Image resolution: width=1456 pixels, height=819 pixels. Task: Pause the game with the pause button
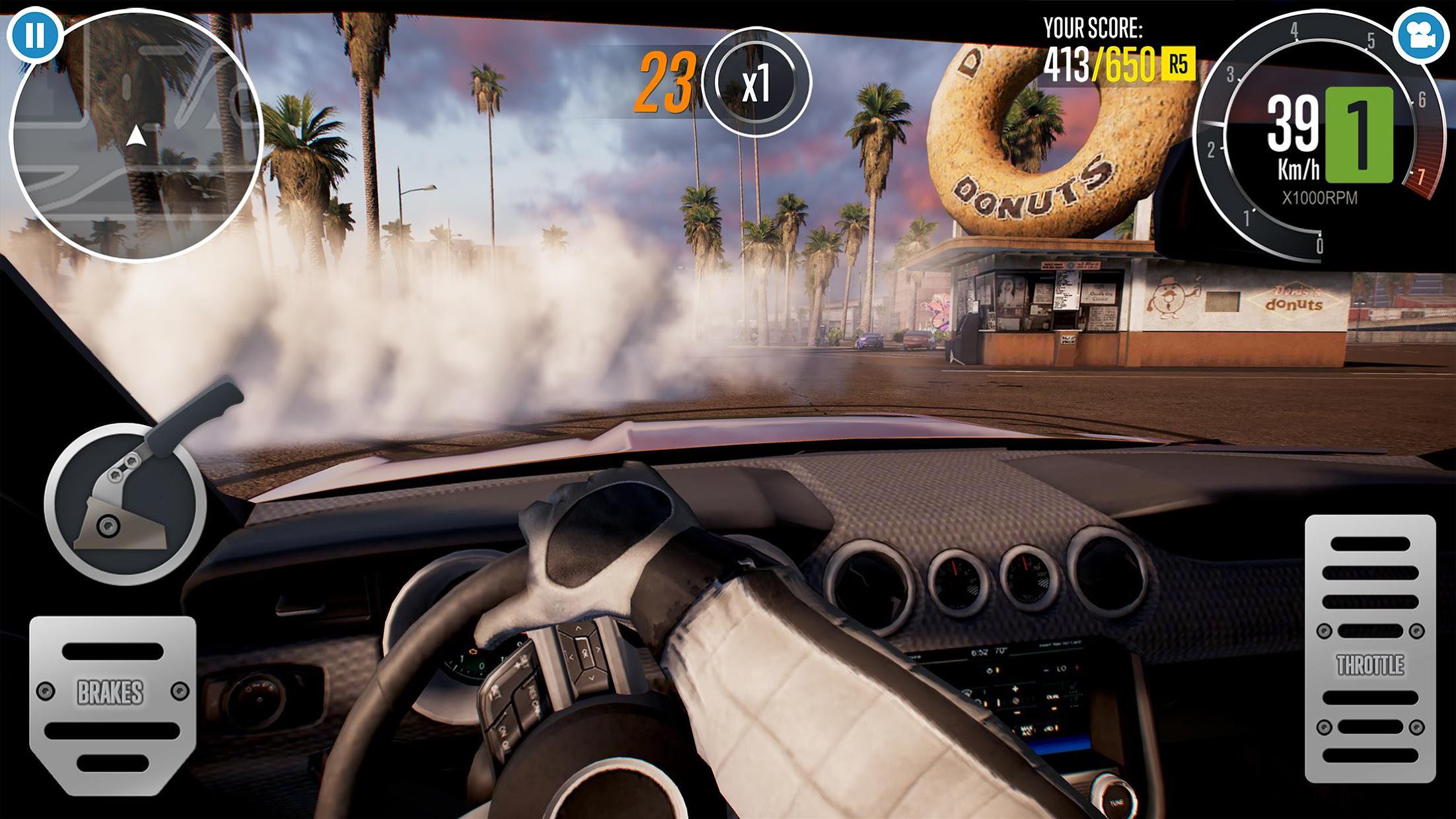coord(34,35)
